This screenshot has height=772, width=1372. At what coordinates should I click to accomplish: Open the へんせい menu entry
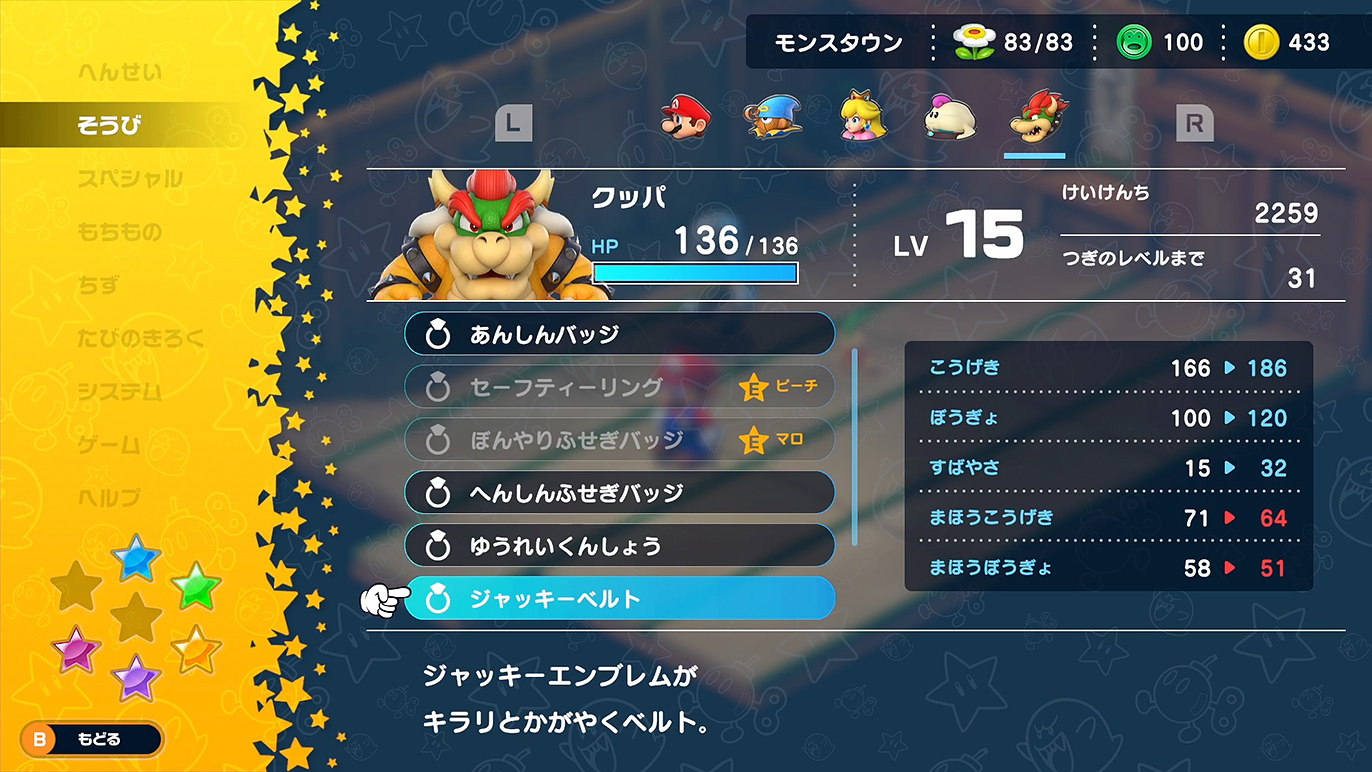119,72
